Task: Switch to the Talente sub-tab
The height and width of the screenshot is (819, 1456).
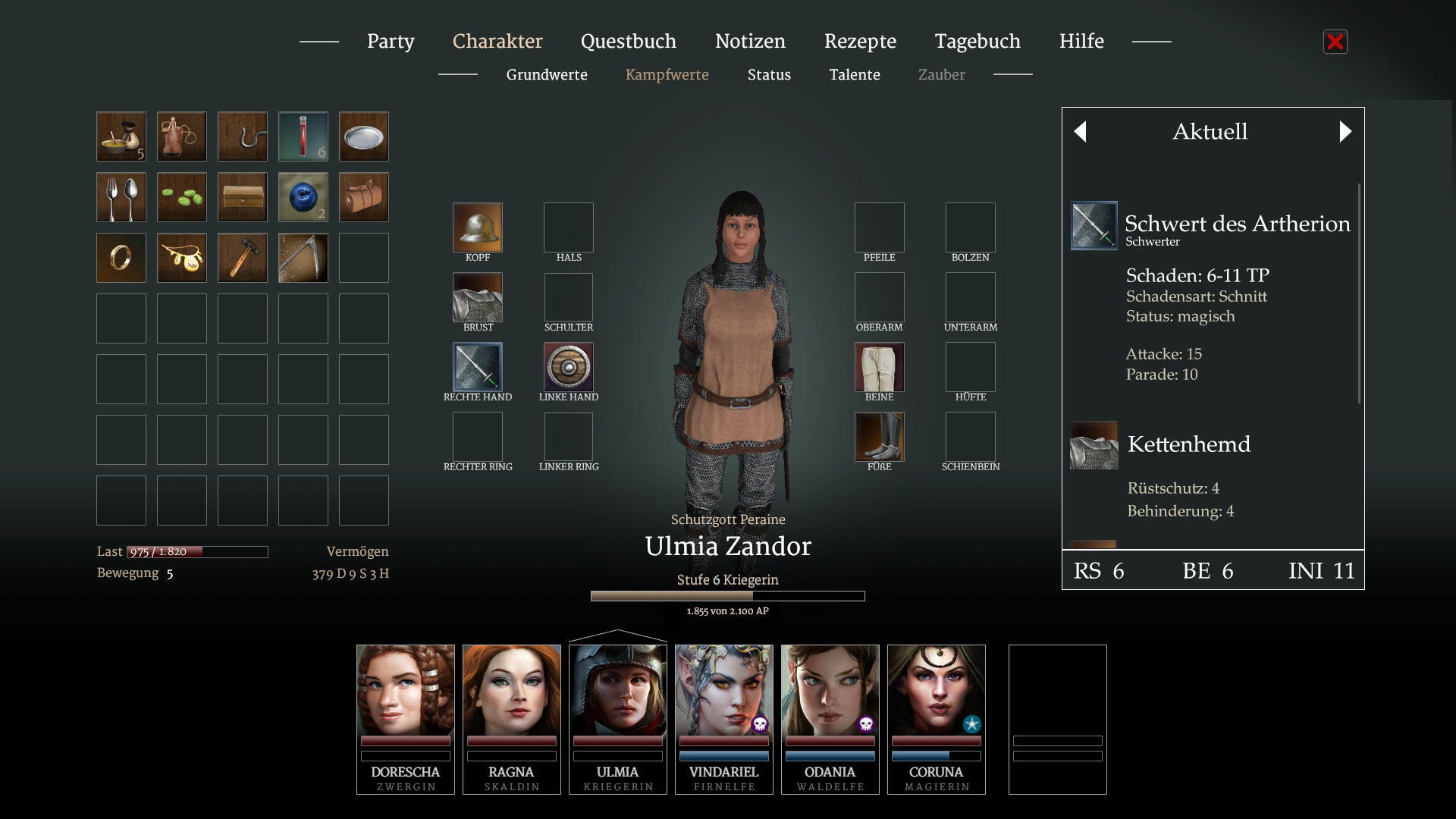Action: pos(855,74)
